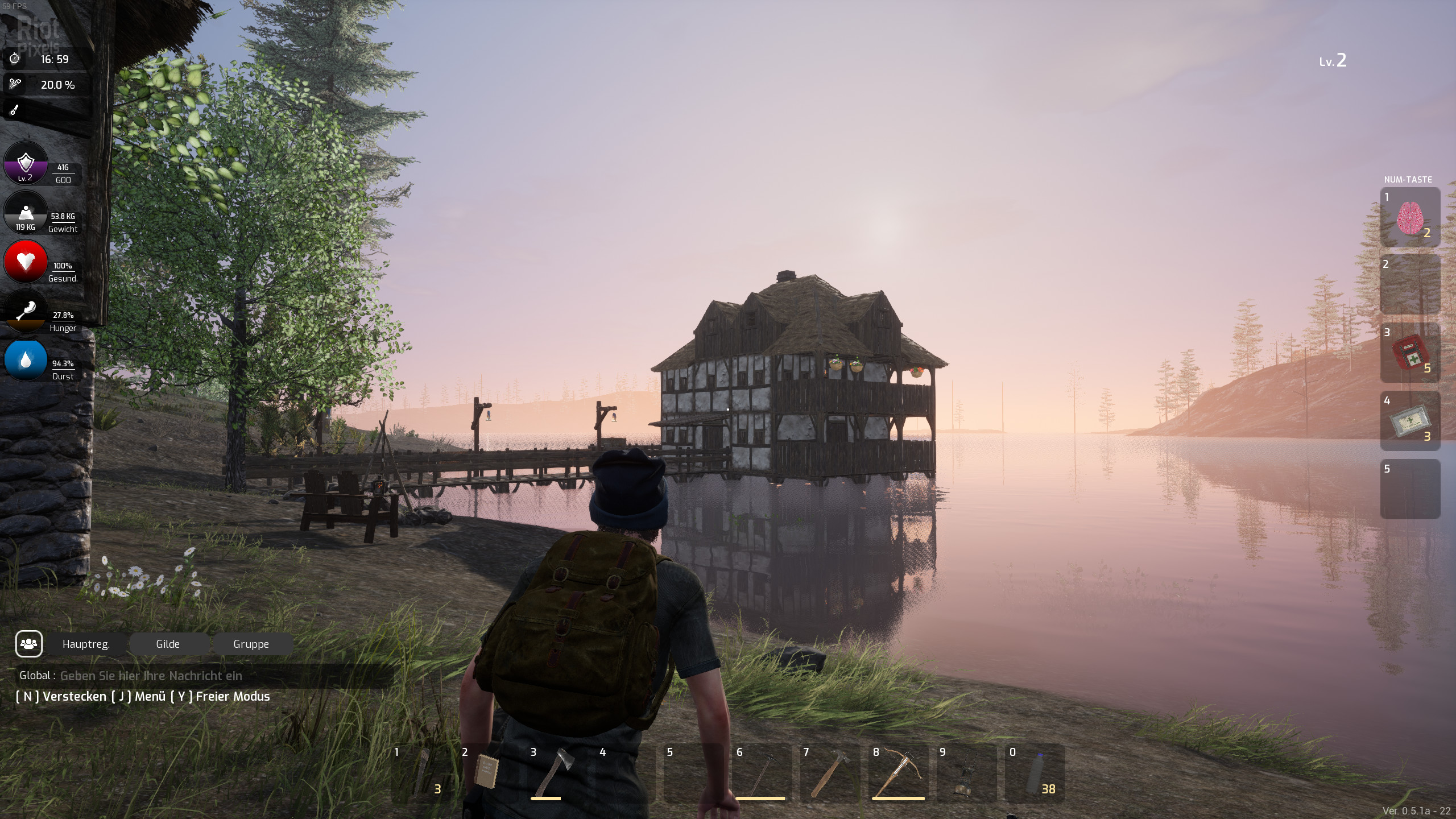Use the water bottle hotbar slot
This screenshot has width=1456, height=819.
point(1035,772)
